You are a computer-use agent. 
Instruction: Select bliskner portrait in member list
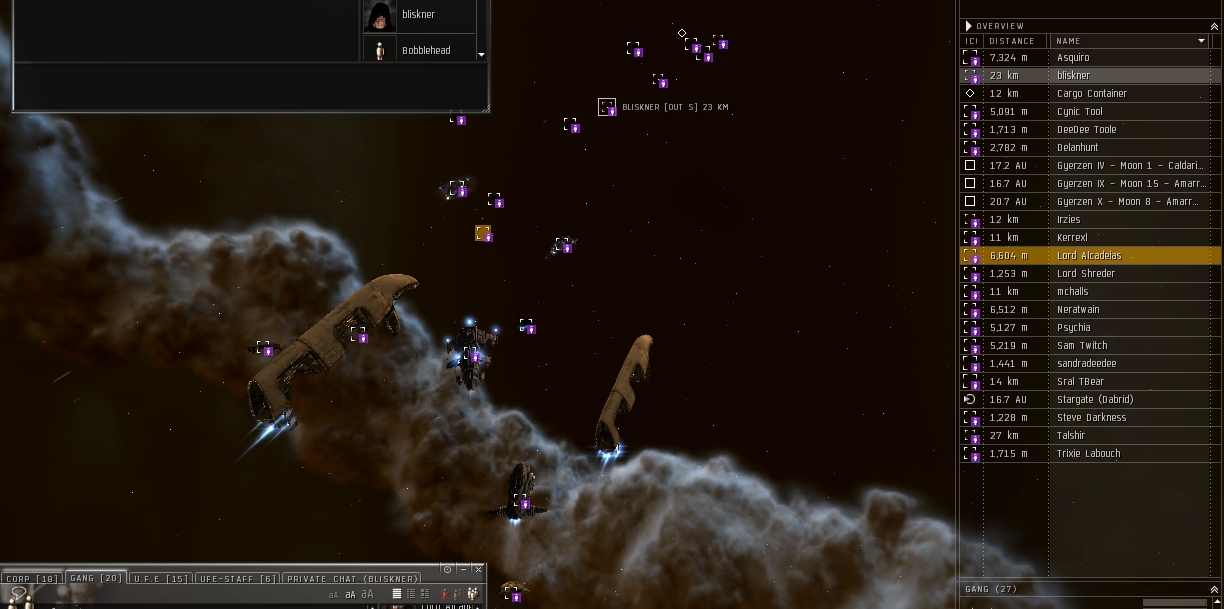pyautogui.click(x=380, y=16)
